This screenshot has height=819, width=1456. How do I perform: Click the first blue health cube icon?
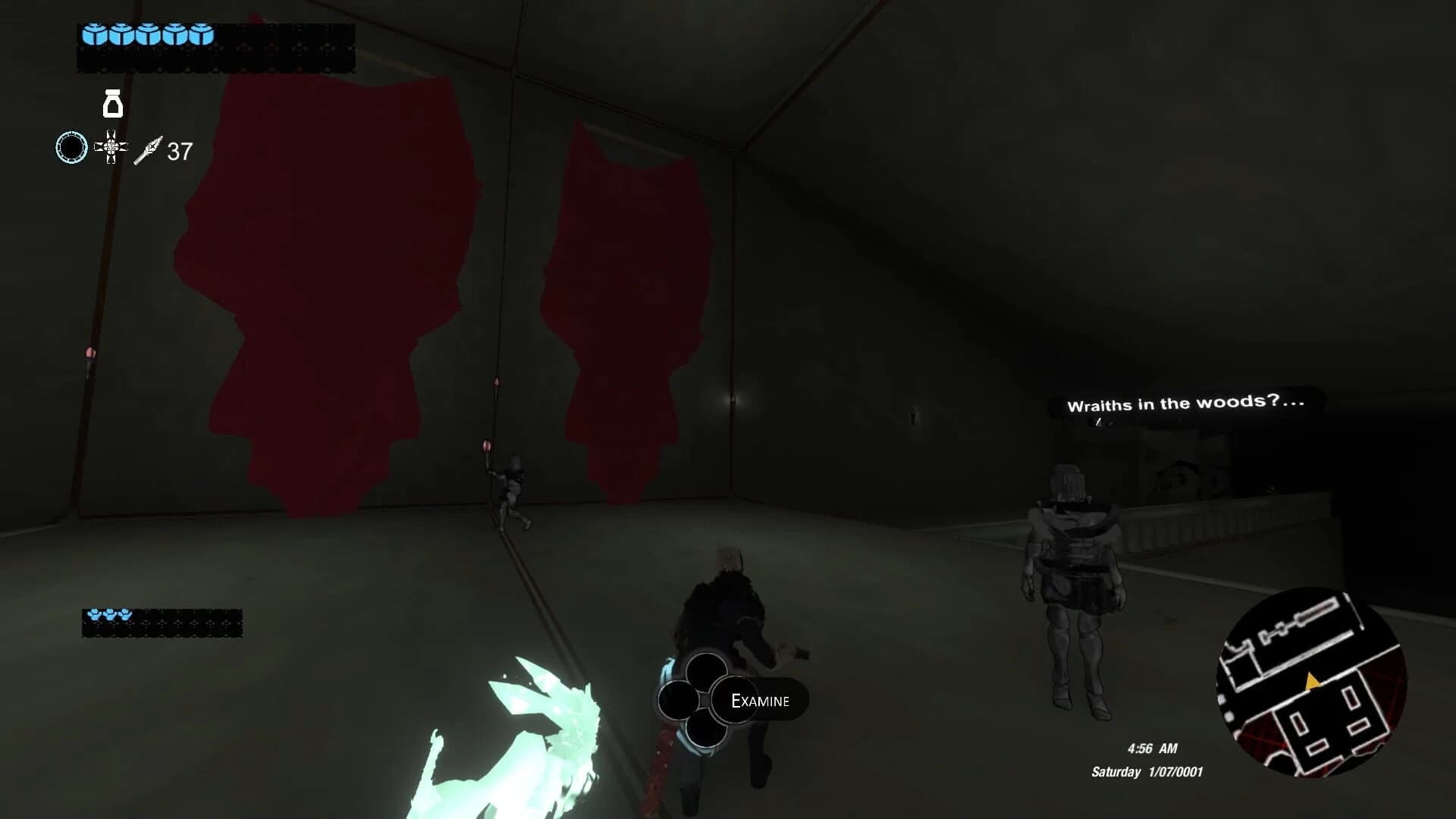pos(95,35)
